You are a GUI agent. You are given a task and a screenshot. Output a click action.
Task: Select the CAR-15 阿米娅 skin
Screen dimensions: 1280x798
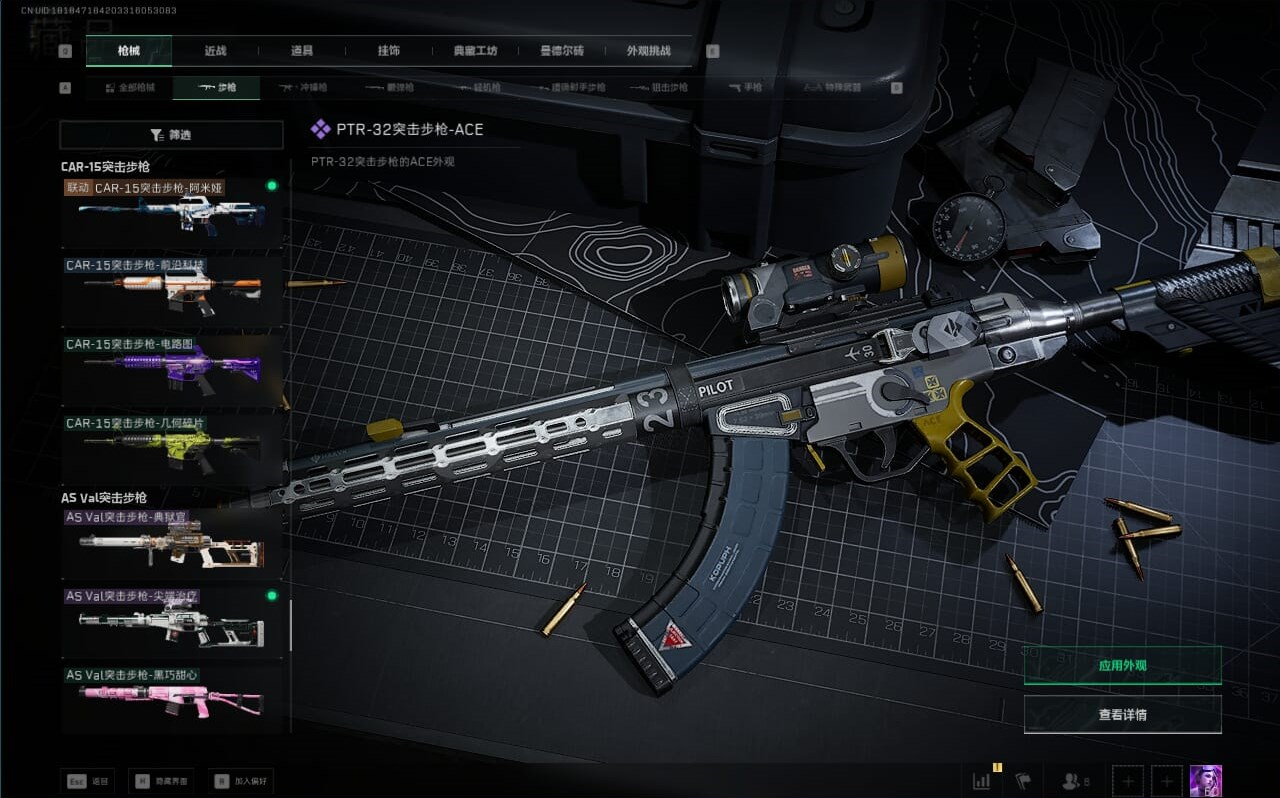[x=172, y=212]
